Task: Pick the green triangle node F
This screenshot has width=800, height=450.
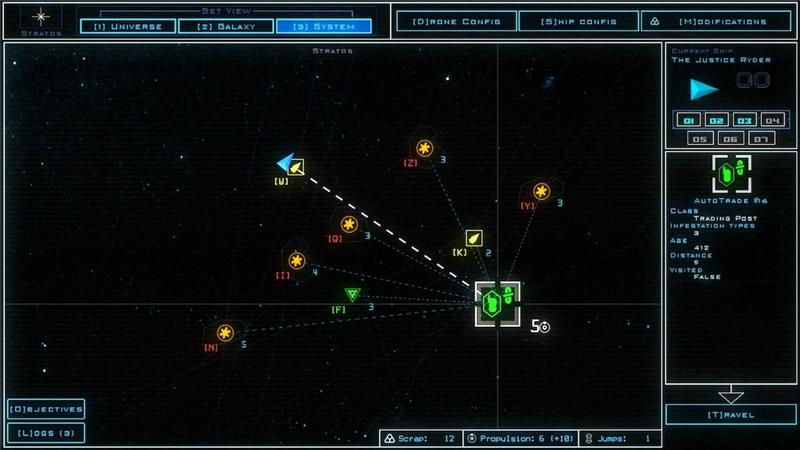Action: point(352,295)
